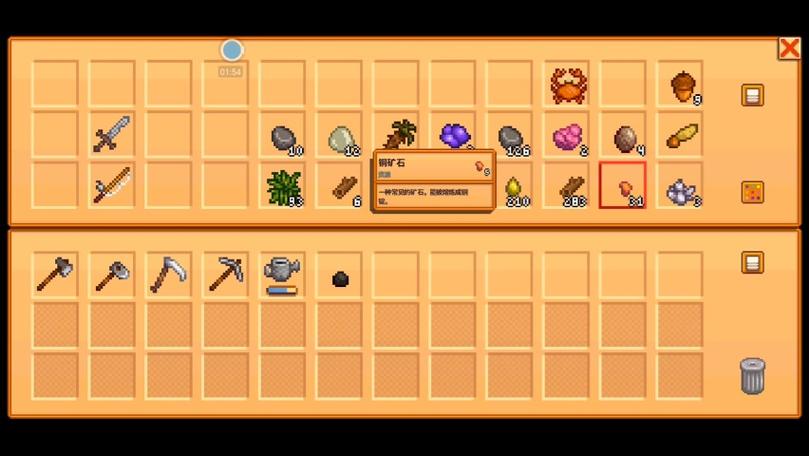809x456 pixels.
Task: Click the trash can icon
Action: [752, 375]
